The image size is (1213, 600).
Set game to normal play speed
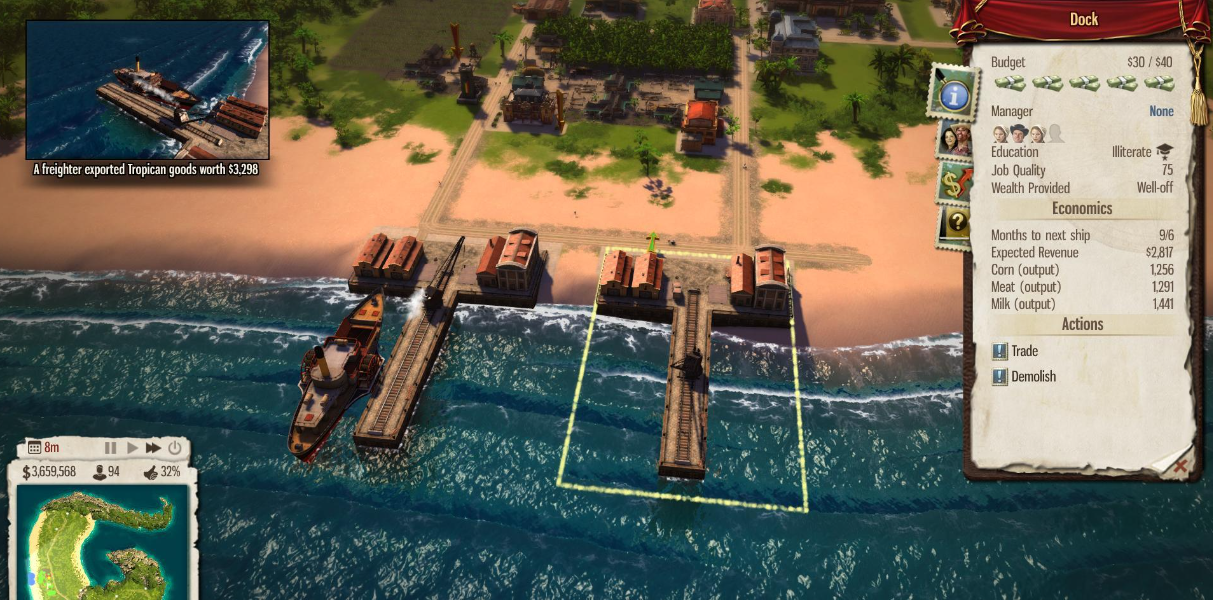132,448
